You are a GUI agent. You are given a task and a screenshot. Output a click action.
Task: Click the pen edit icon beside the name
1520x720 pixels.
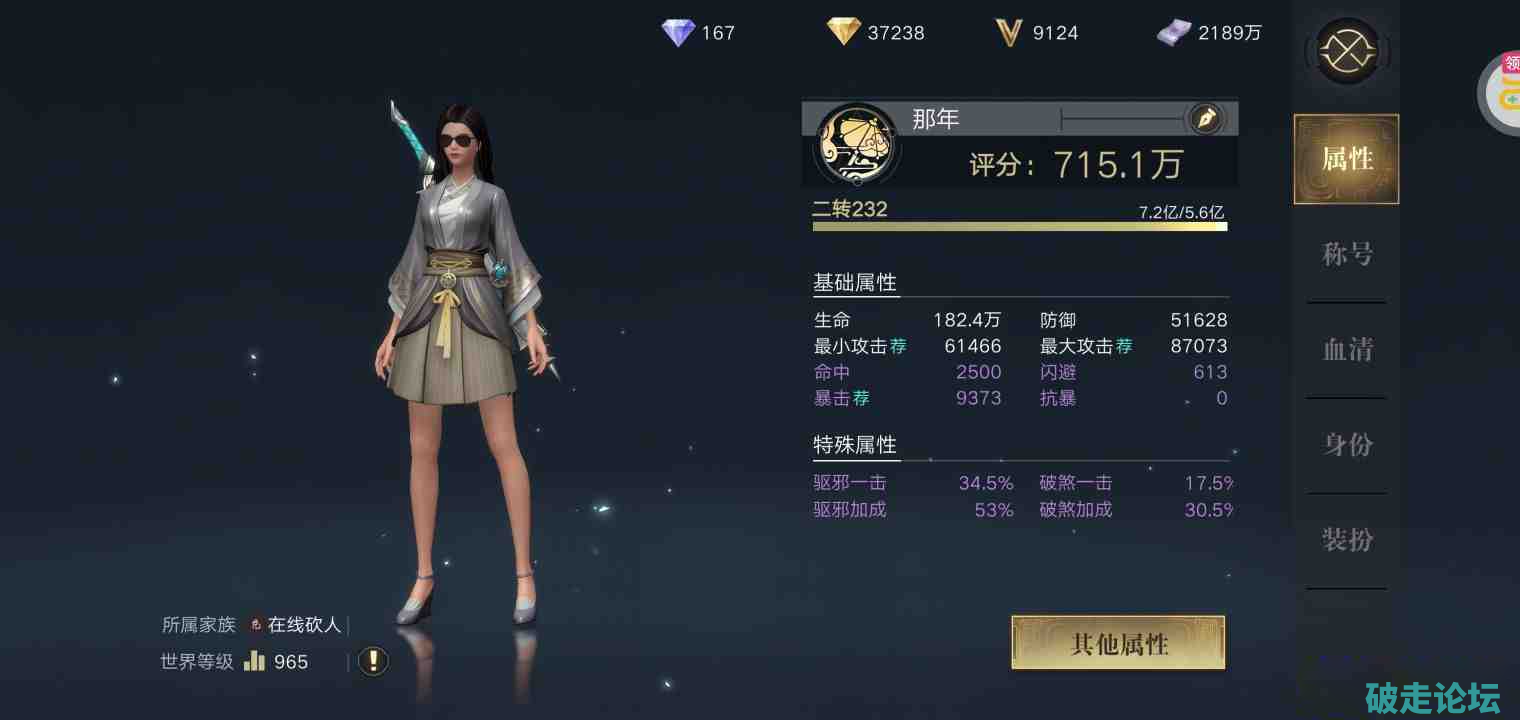pos(1205,119)
